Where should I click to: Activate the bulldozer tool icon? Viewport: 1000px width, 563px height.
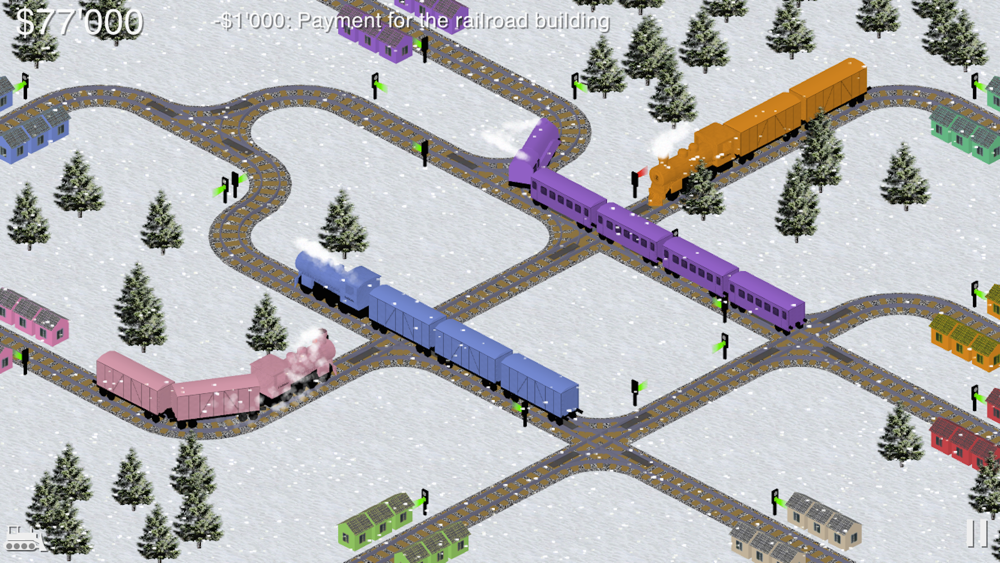coord(22,538)
